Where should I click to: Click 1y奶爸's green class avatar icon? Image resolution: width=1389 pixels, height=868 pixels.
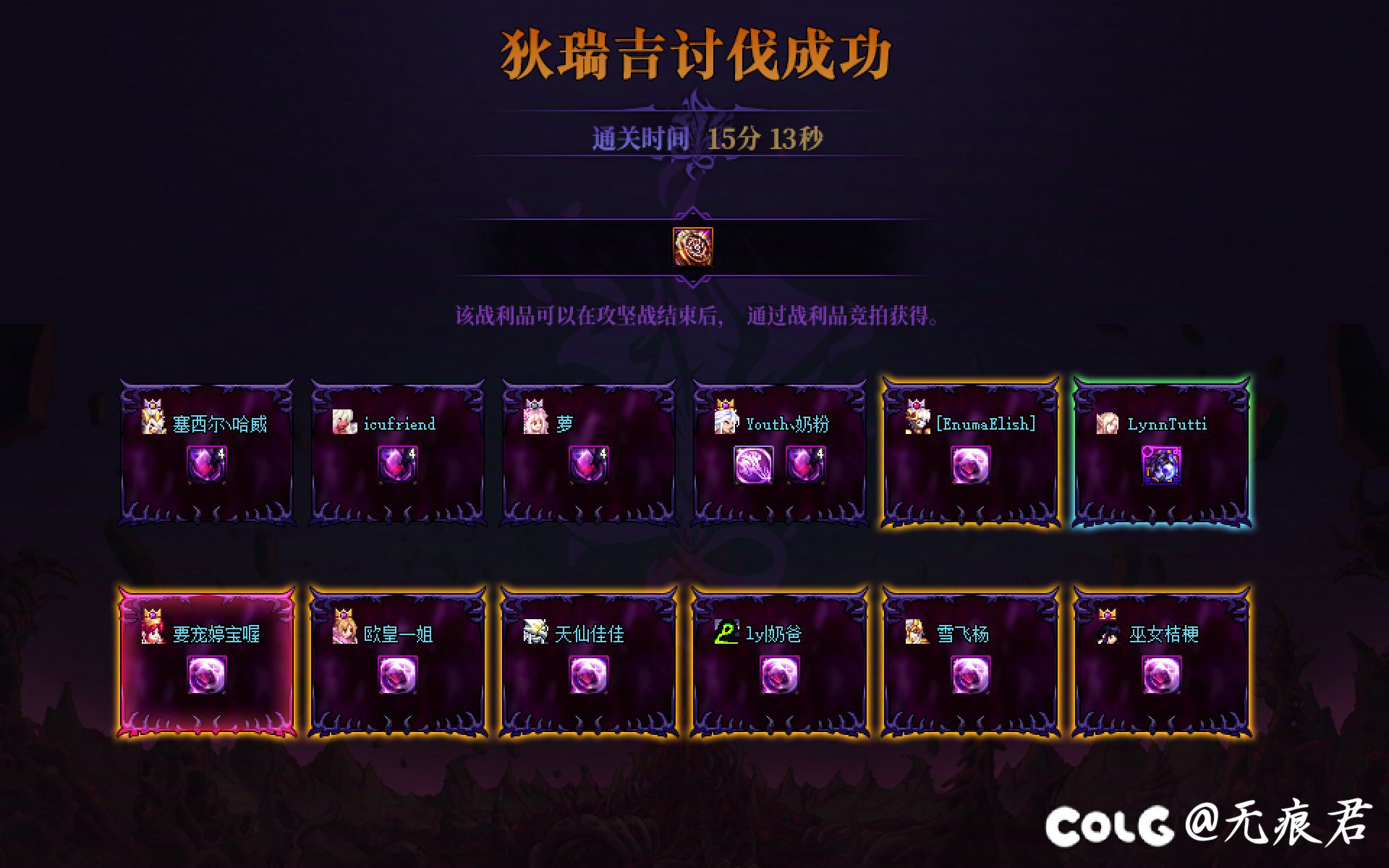pyautogui.click(x=728, y=631)
